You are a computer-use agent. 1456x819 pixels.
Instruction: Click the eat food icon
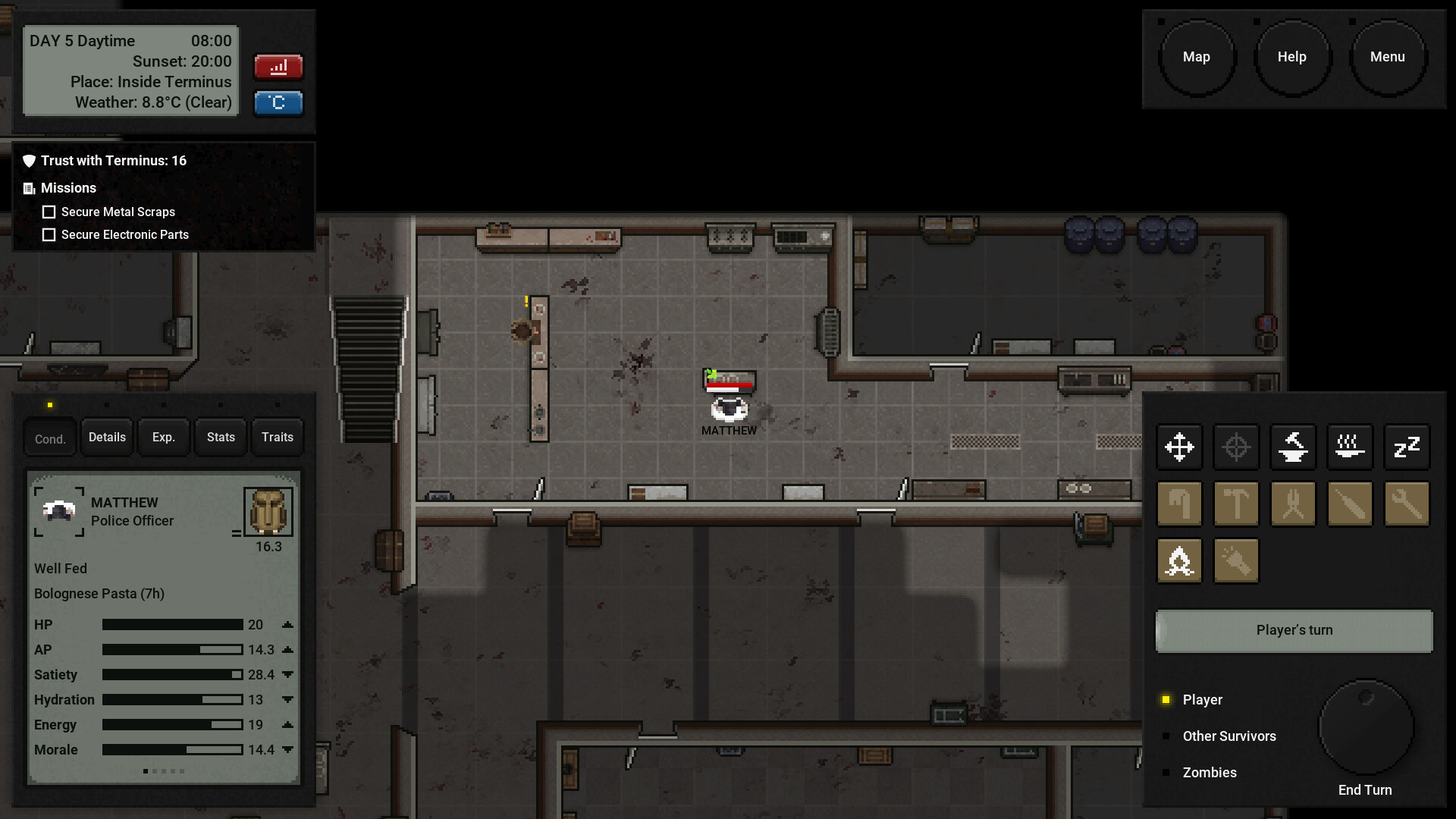[x=1350, y=447]
